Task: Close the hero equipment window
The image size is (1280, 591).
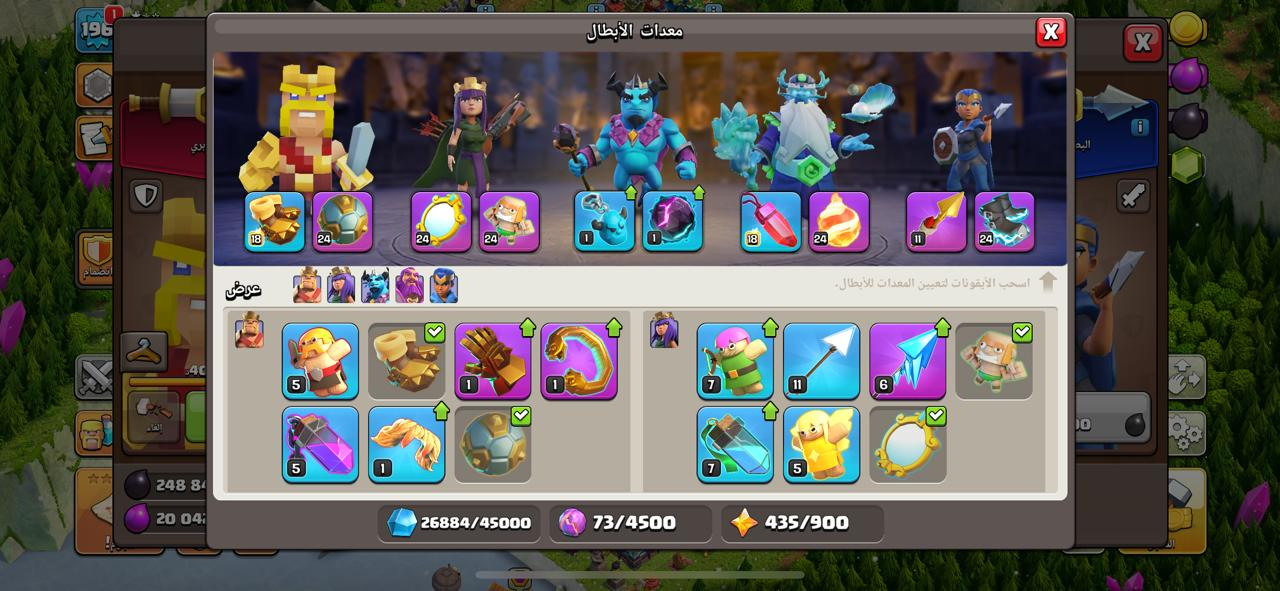Action: [1050, 33]
